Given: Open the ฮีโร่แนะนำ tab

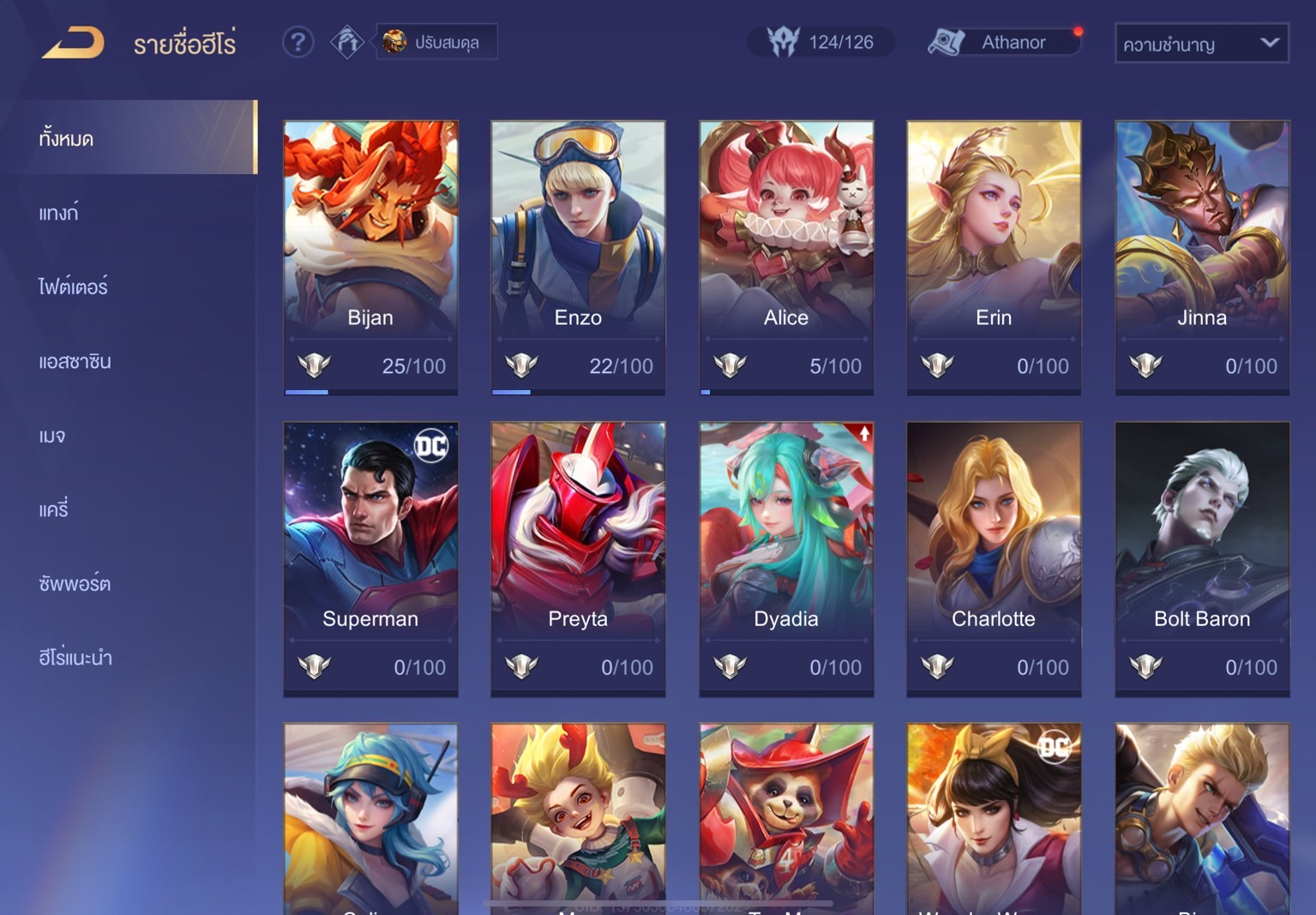Looking at the screenshot, I should (x=75, y=658).
